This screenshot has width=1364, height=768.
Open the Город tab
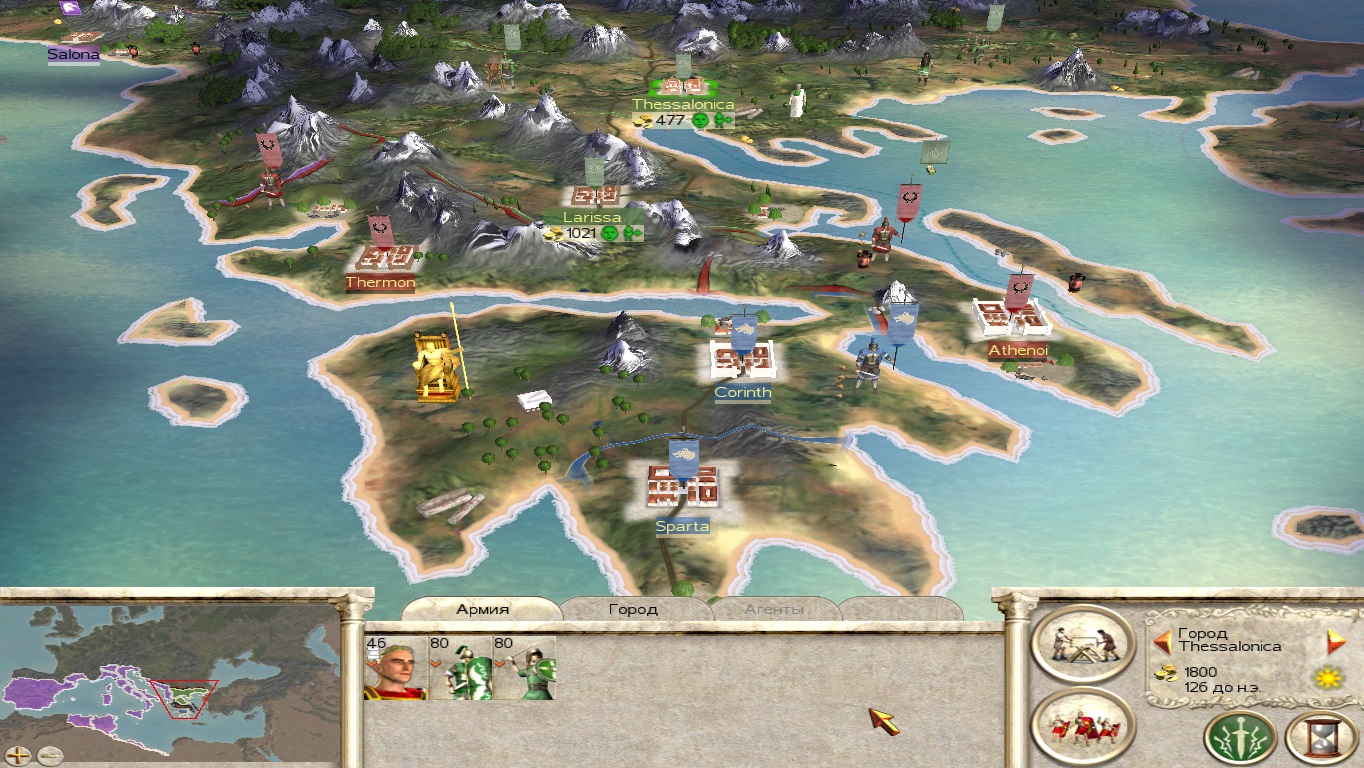click(633, 609)
